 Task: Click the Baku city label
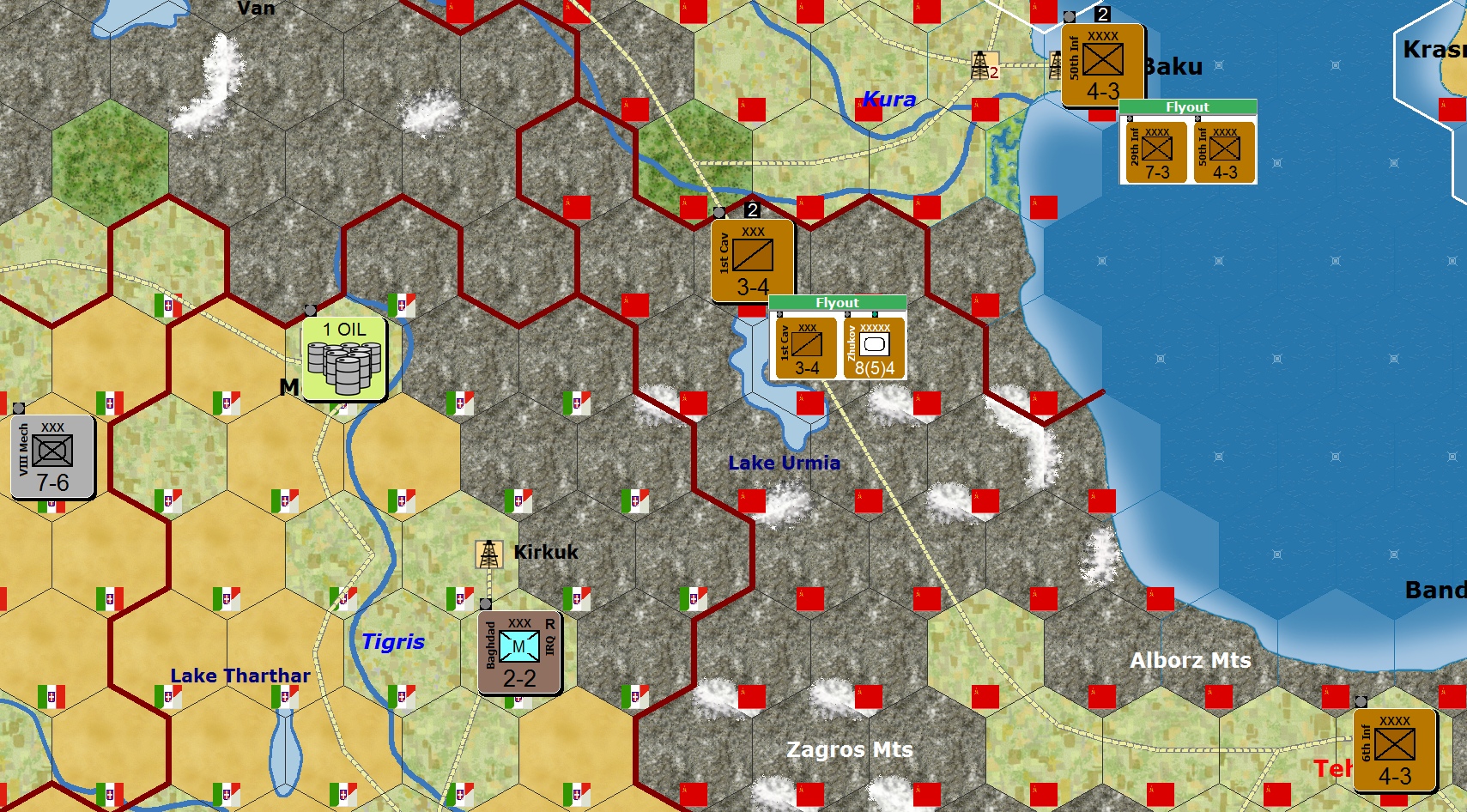(x=1173, y=67)
